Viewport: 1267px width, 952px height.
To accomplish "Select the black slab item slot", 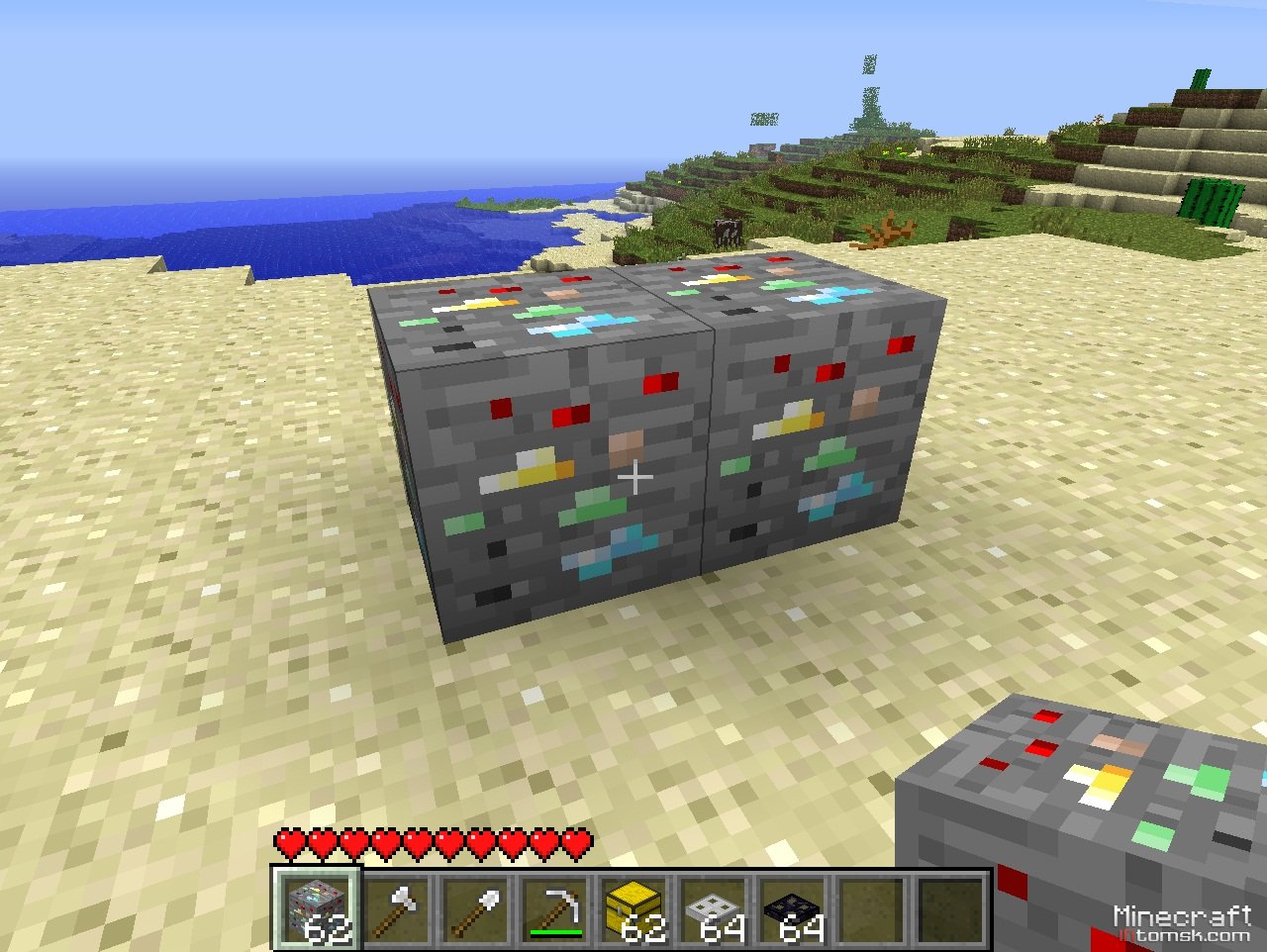I will pyautogui.click(x=793, y=908).
